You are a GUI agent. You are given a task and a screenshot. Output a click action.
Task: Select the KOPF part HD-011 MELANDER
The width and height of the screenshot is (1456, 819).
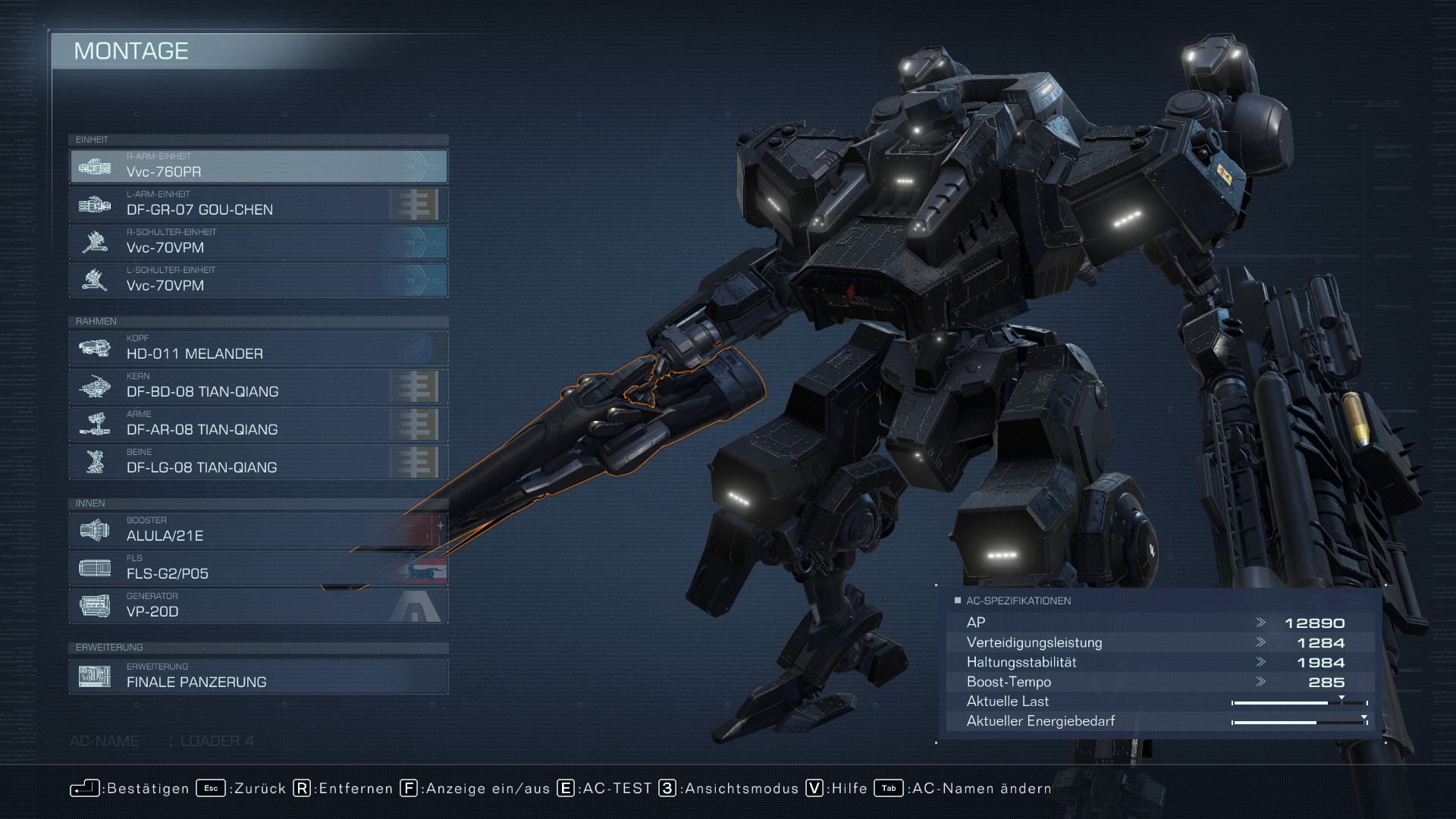pos(259,348)
